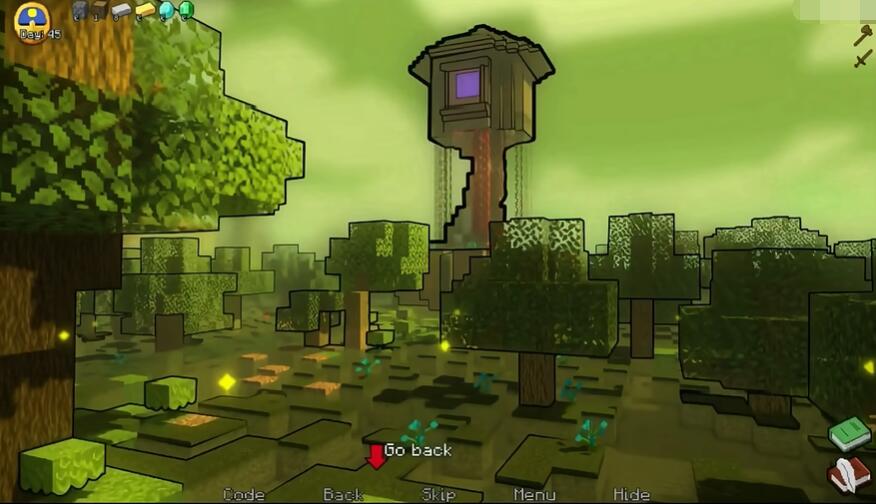Screen dimensions: 876x504
Task: Select the wood block resource icon
Action: click(x=100, y=11)
